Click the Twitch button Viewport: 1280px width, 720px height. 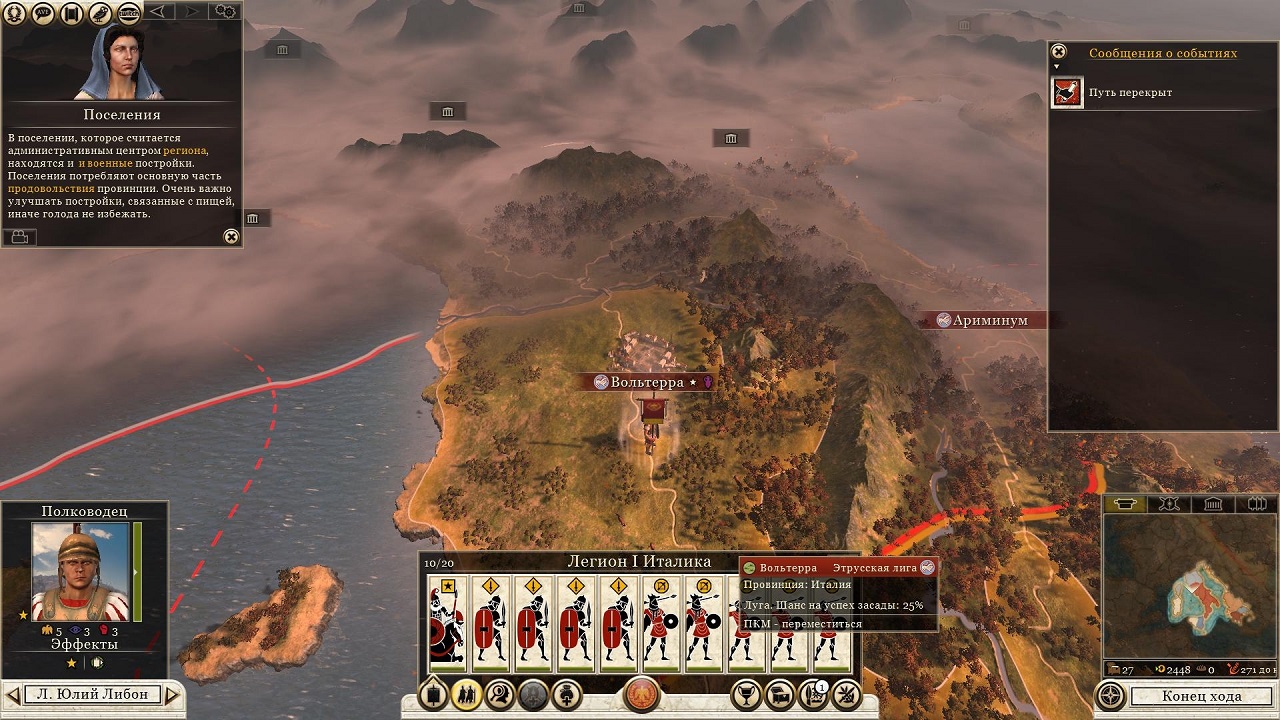click(x=129, y=13)
